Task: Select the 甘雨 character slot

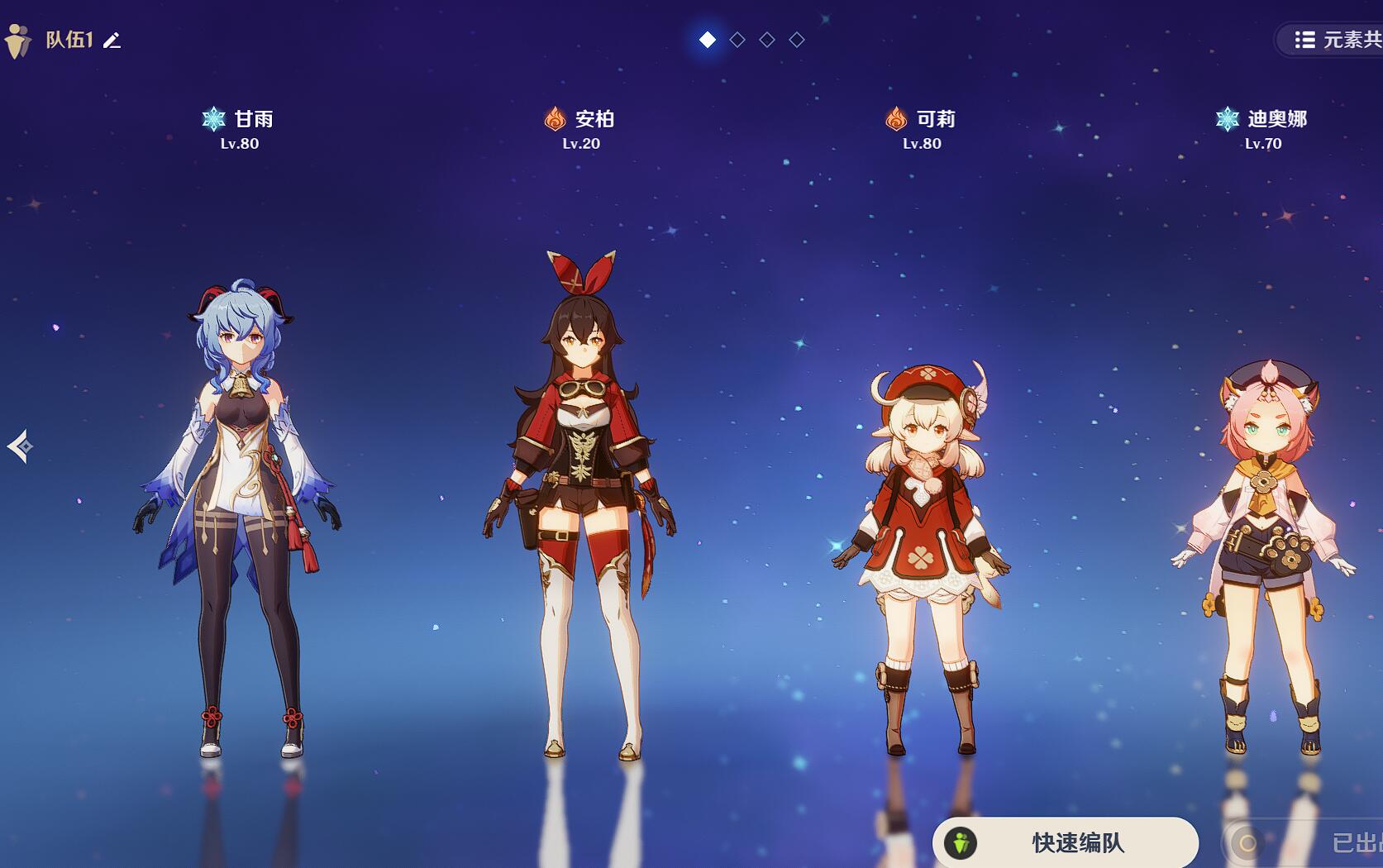Action: pos(238,513)
